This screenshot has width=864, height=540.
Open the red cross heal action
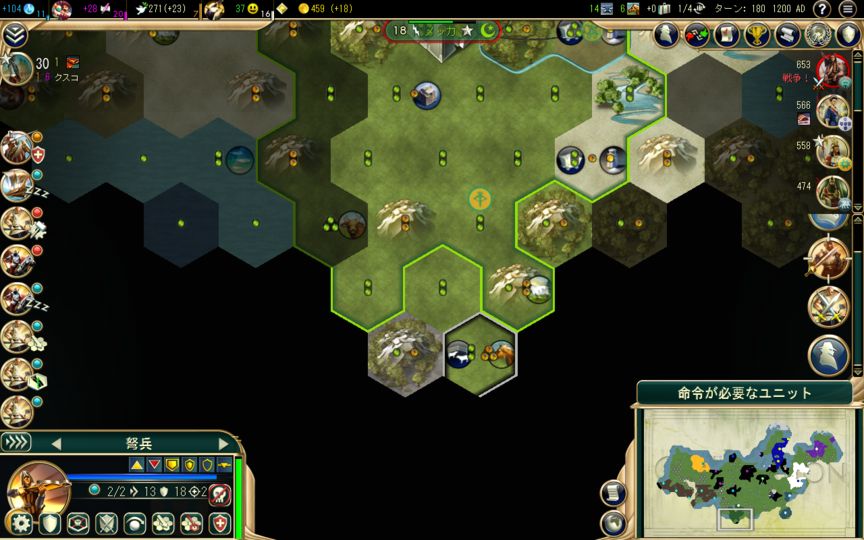(219, 523)
